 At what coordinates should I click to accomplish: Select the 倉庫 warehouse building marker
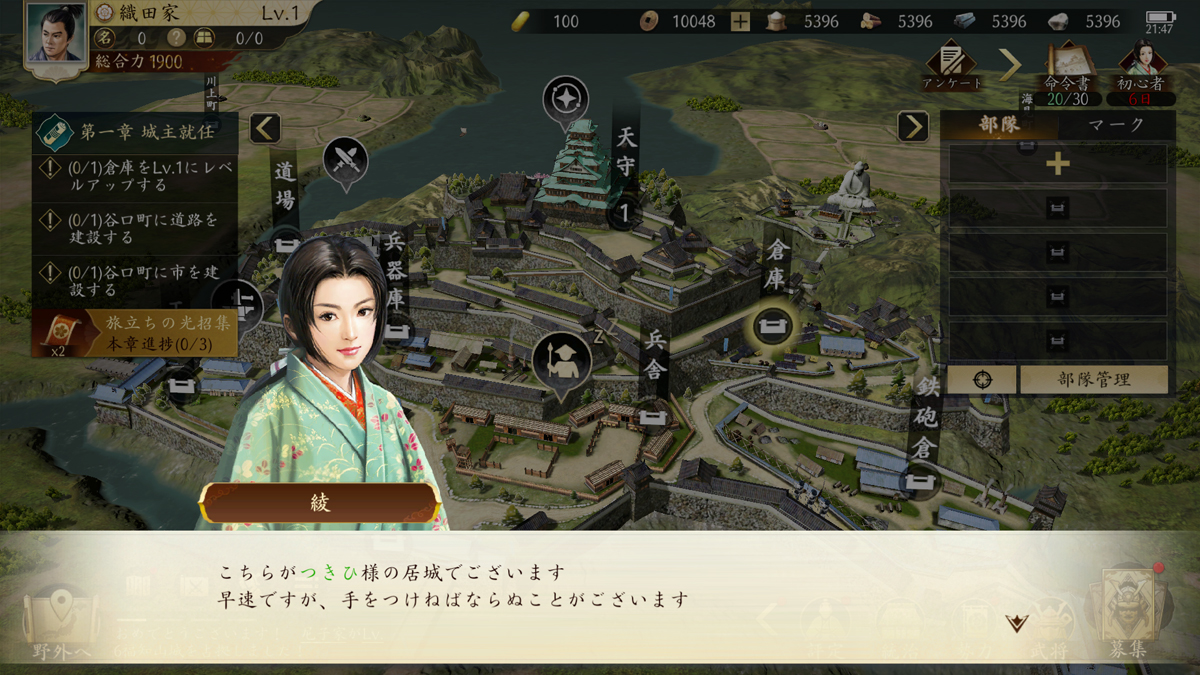pos(774,324)
